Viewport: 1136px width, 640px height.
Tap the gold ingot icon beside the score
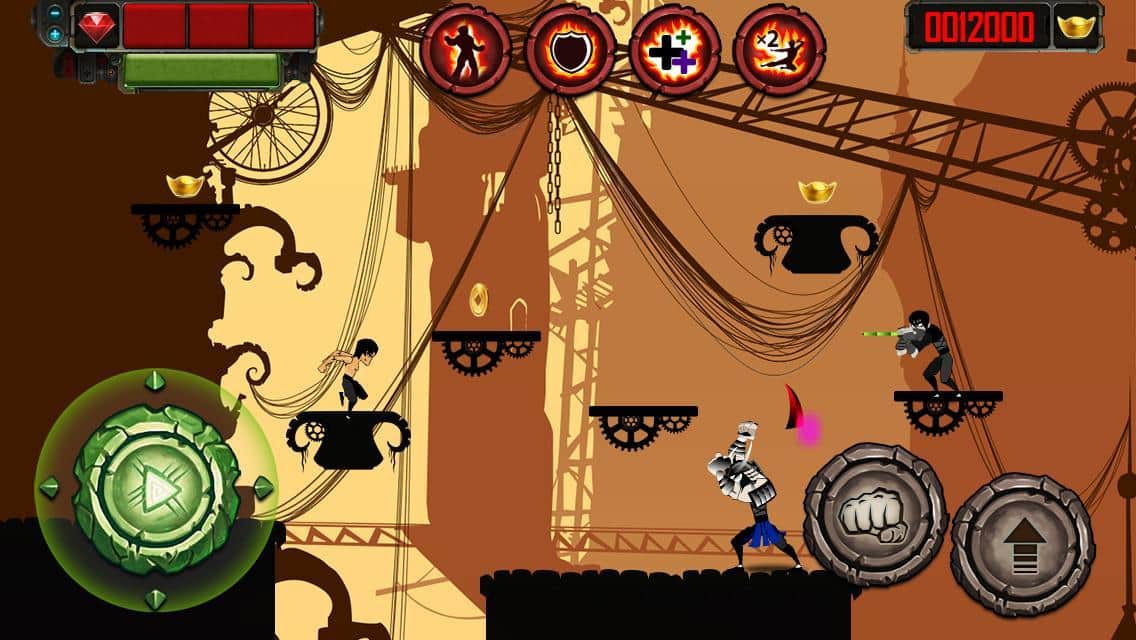point(1077,26)
